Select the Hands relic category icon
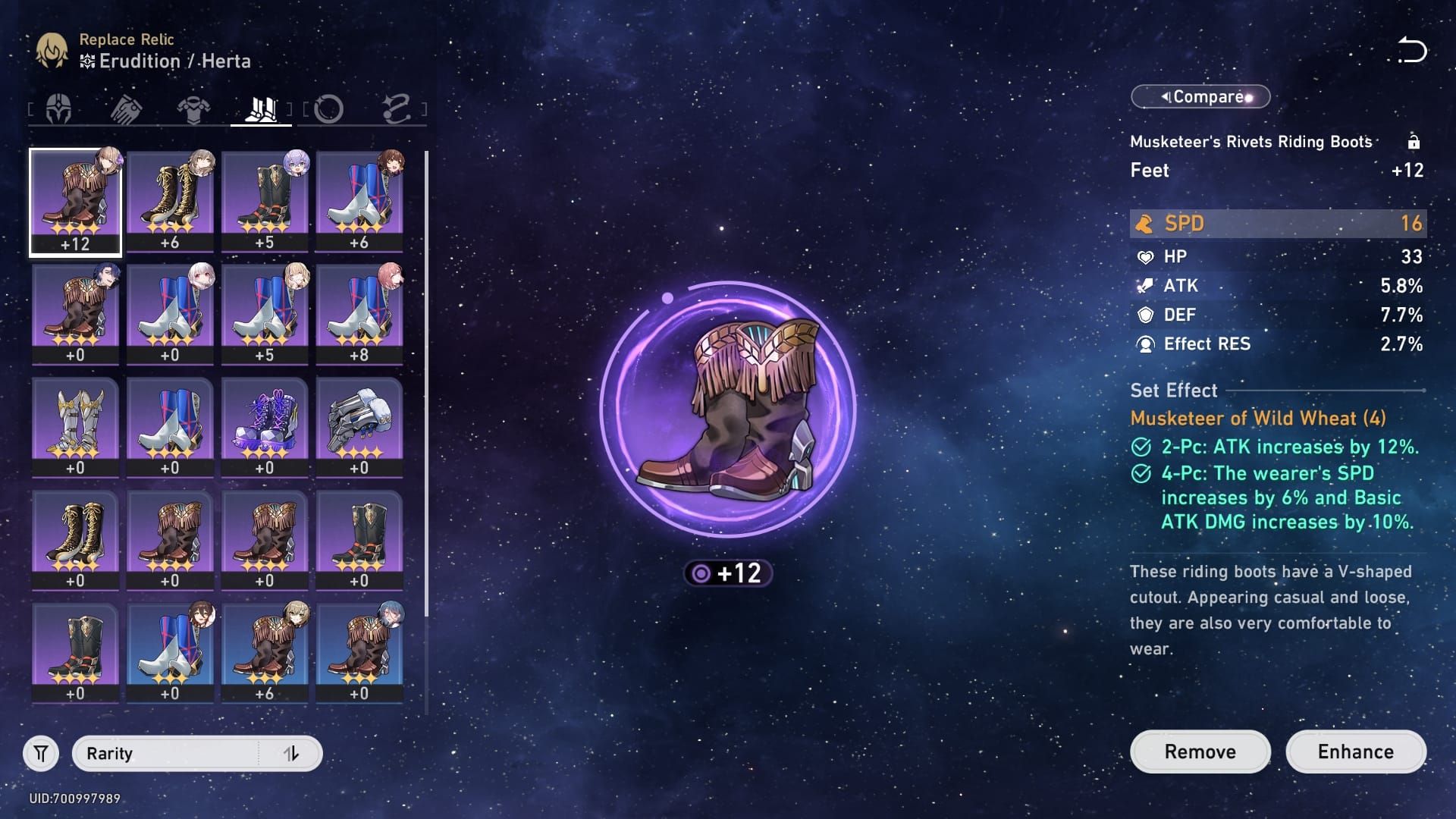The height and width of the screenshot is (819, 1456). [x=127, y=108]
